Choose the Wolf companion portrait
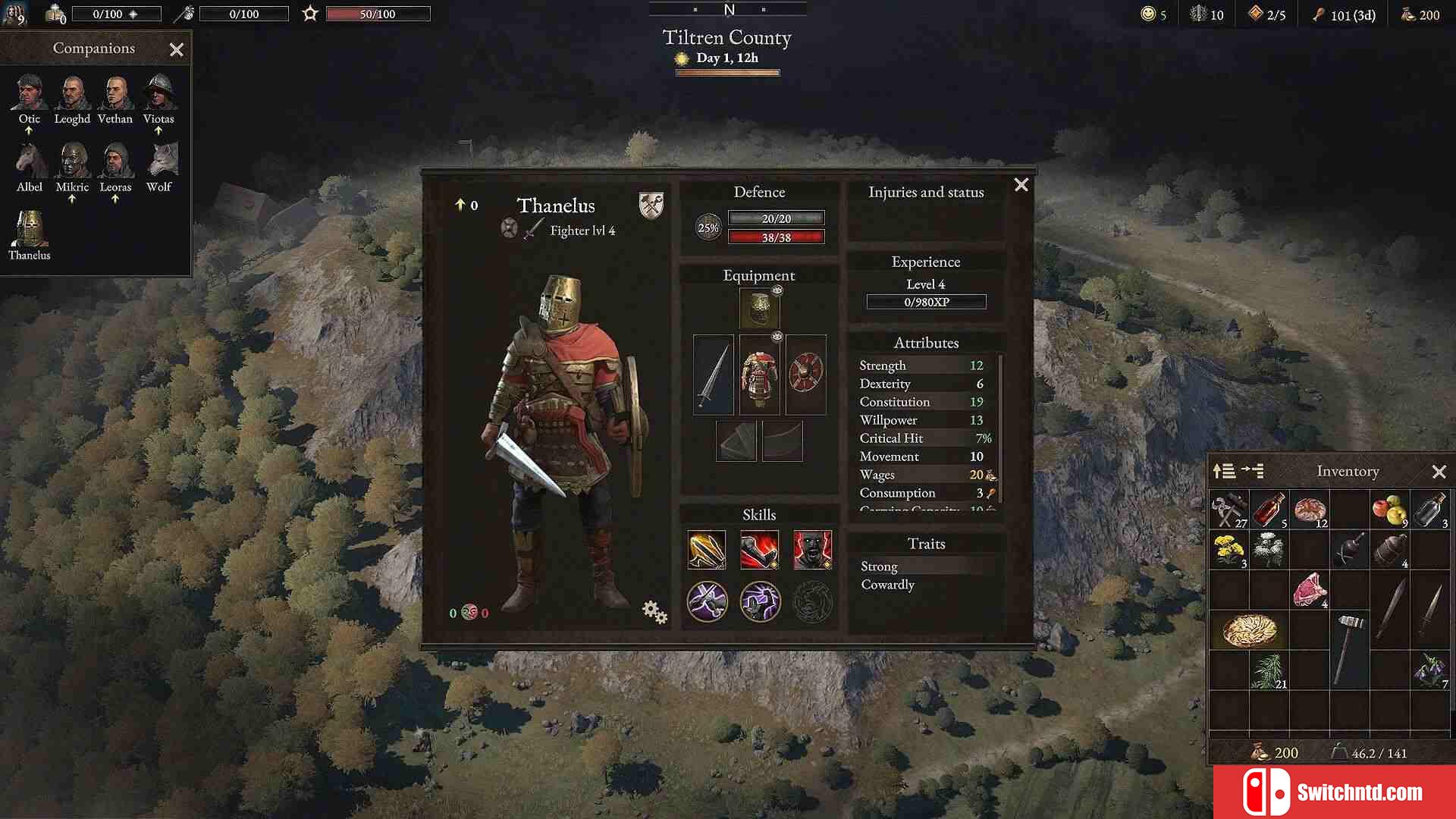 point(159,161)
